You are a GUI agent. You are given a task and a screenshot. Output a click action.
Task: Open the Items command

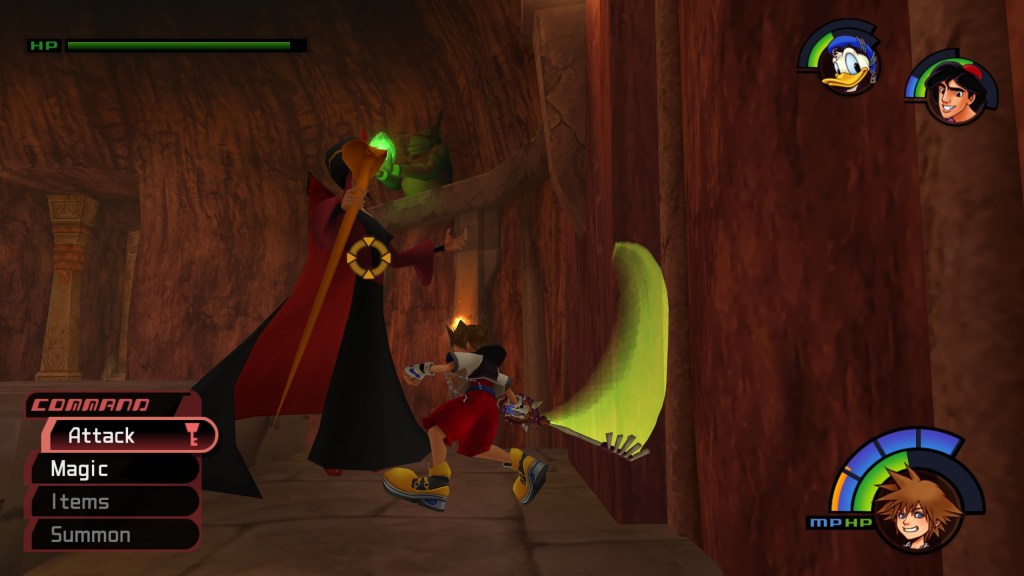[110, 502]
